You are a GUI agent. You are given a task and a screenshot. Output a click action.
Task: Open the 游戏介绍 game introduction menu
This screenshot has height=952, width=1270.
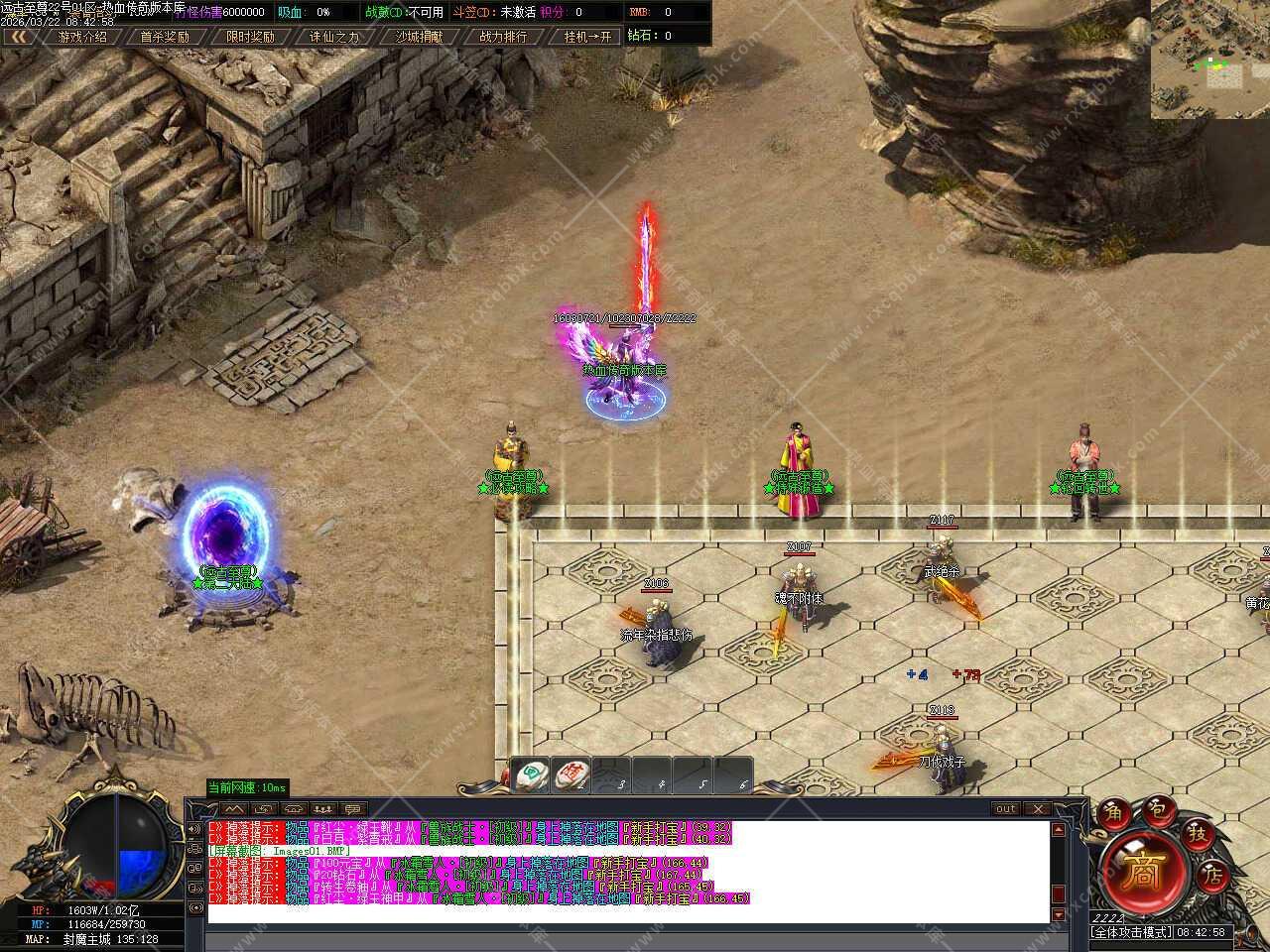click(x=81, y=37)
